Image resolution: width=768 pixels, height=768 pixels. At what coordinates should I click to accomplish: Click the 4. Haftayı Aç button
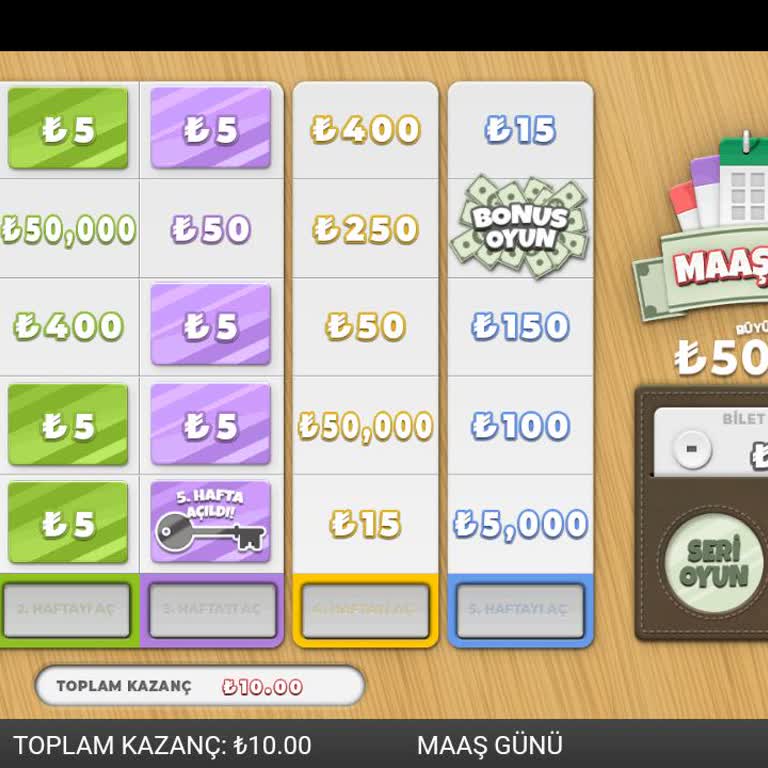coord(365,609)
